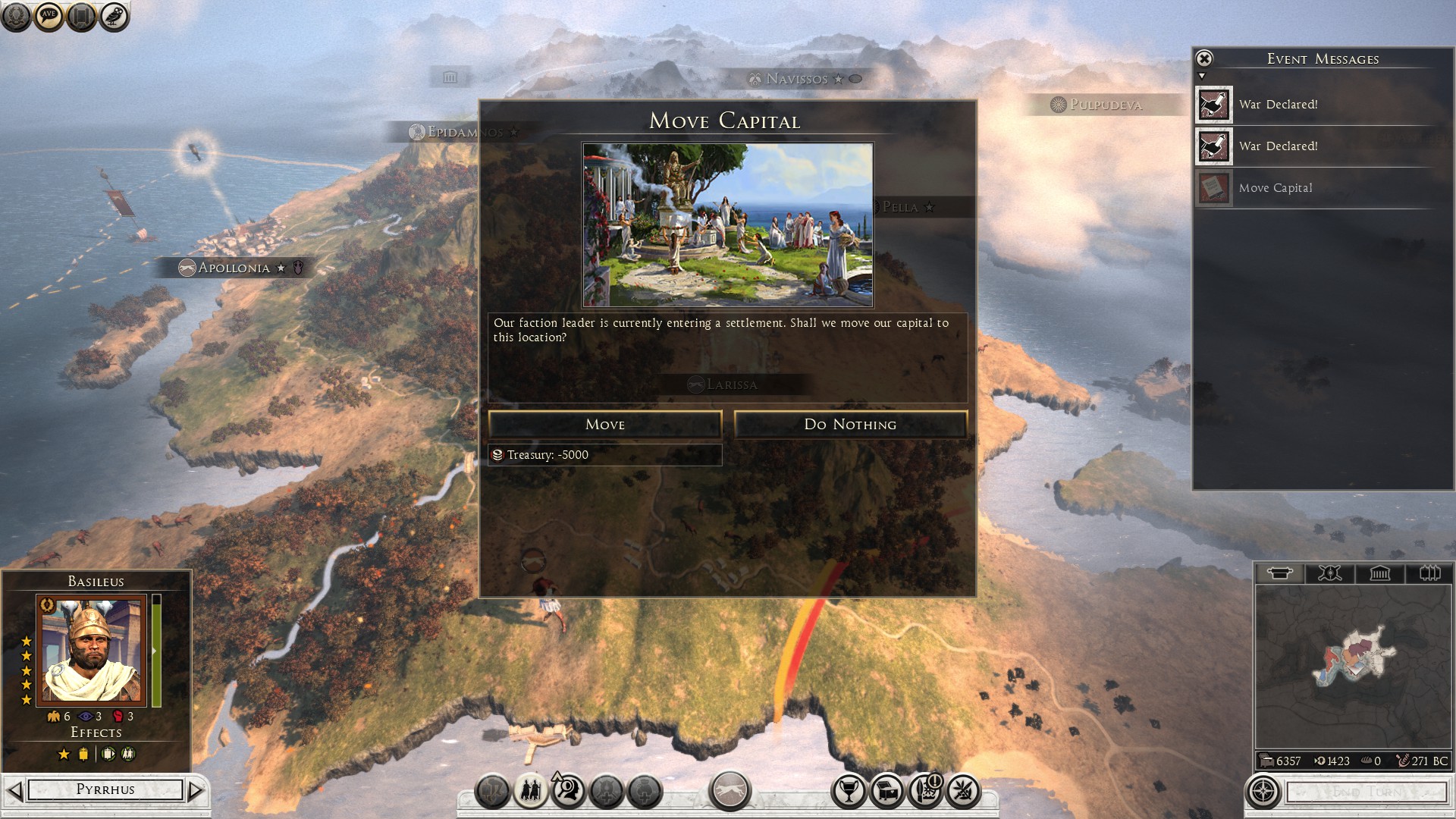Image resolution: width=1456 pixels, height=819 pixels.
Task: Click the laurel wreath menu icon
Action: coord(16,16)
